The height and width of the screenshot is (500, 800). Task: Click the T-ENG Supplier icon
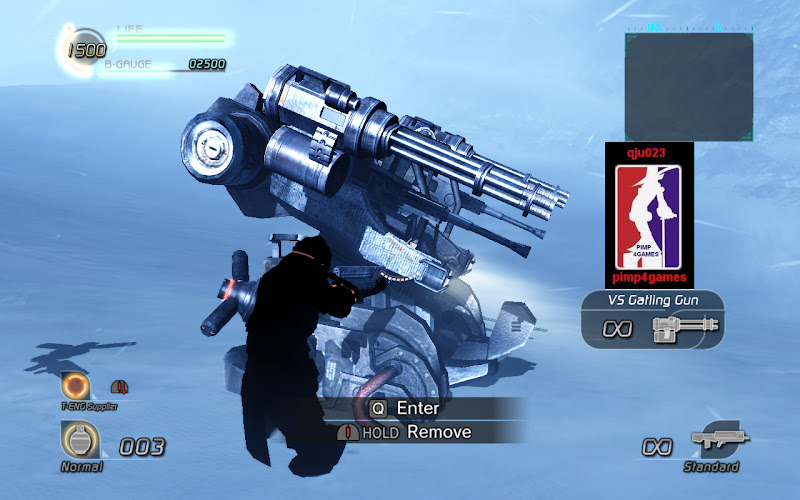click(75, 386)
